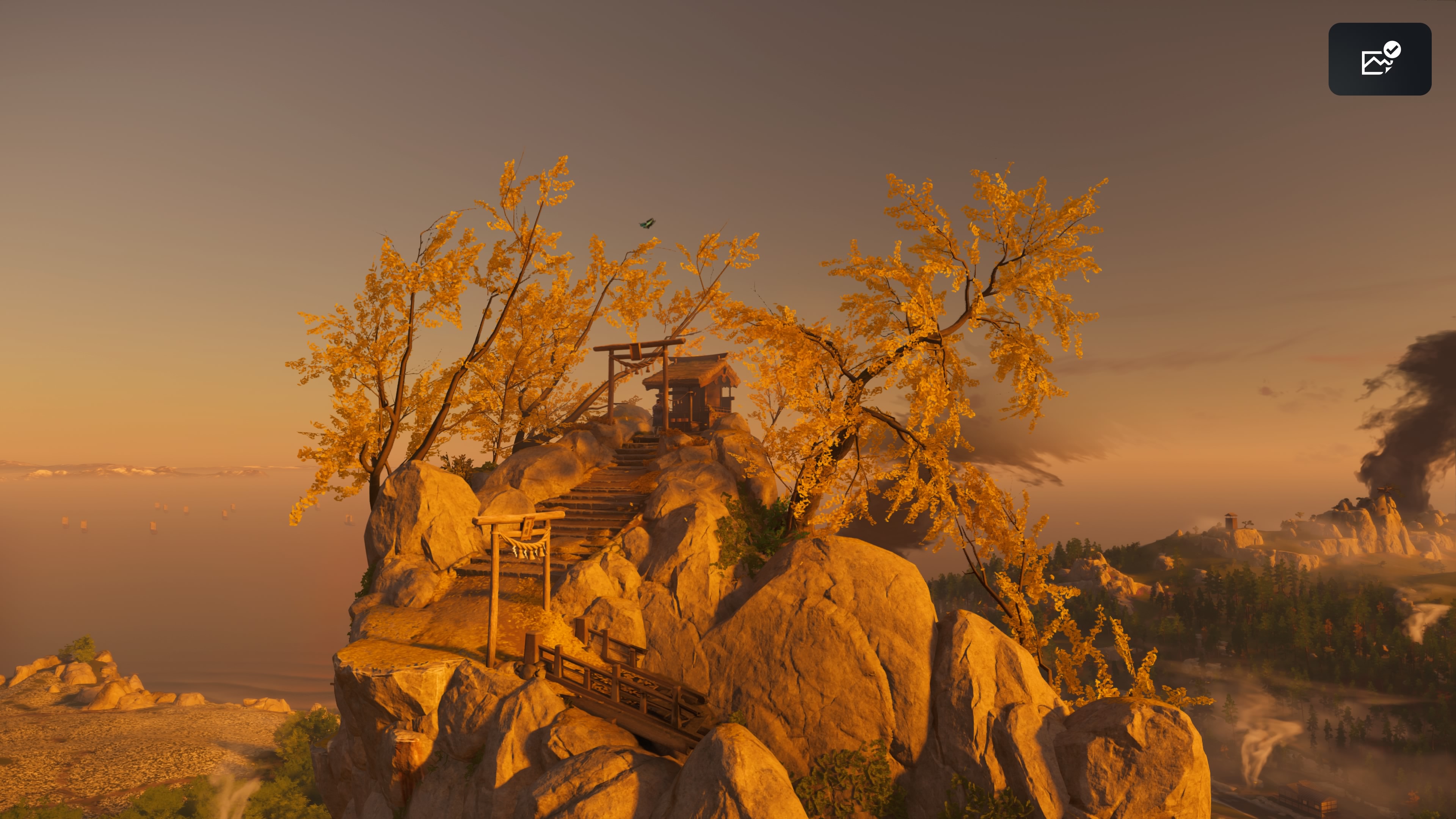Open the screenshot saved notification
Screen dimensions: 1456x819
1379,60
